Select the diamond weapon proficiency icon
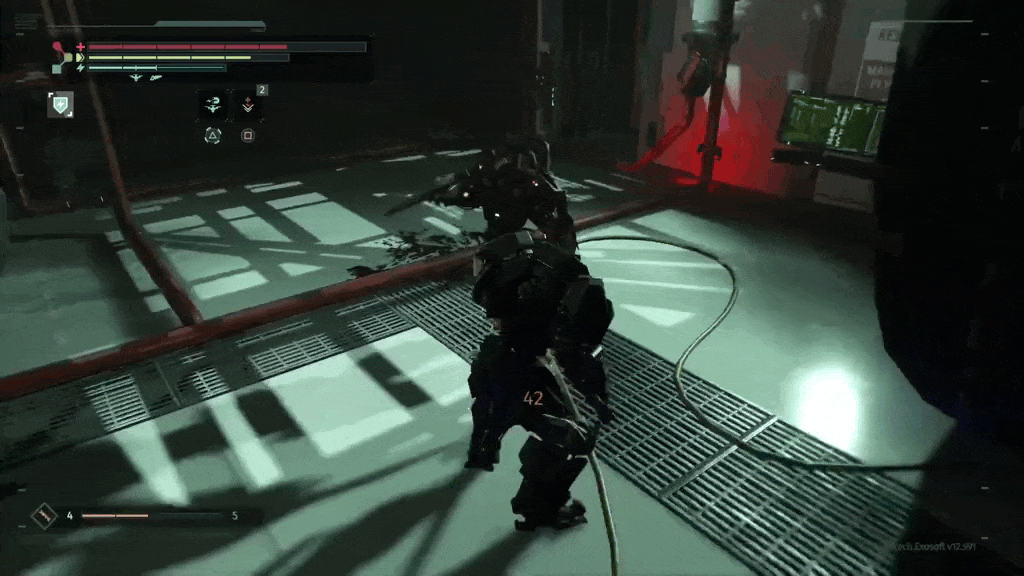 43,516
